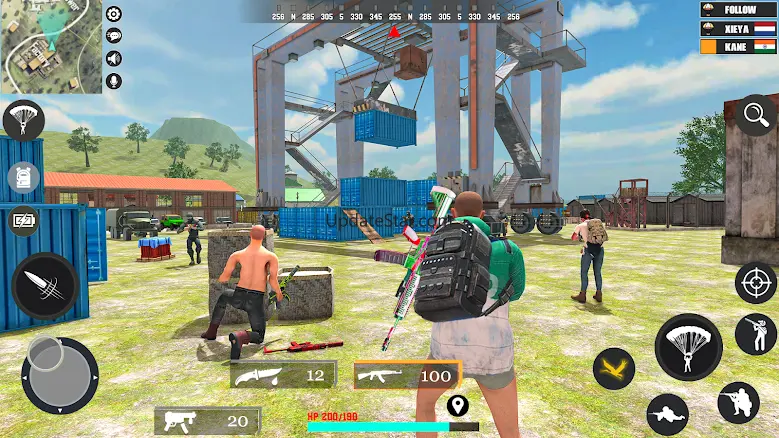Tap the small parachute icon below the minimap
779x438 pixels.
coord(22,120)
